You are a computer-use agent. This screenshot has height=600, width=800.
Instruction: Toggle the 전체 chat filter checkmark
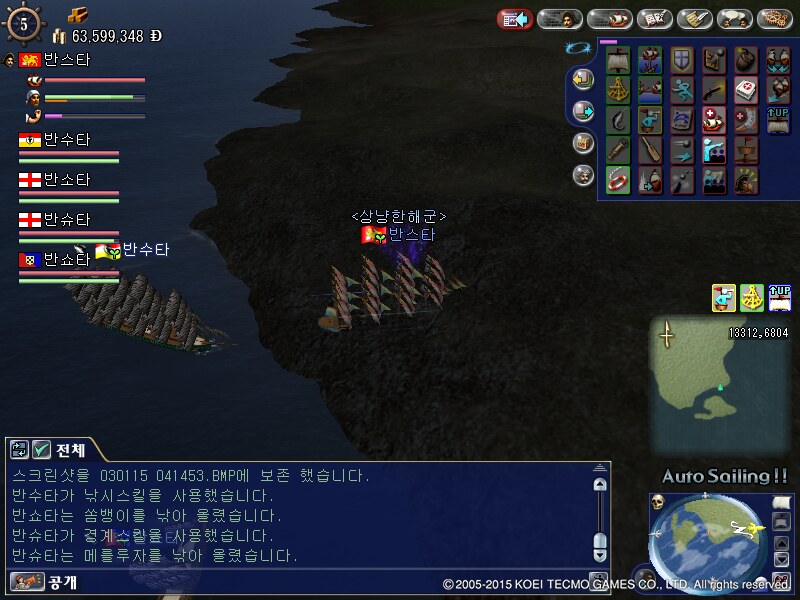coord(42,449)
